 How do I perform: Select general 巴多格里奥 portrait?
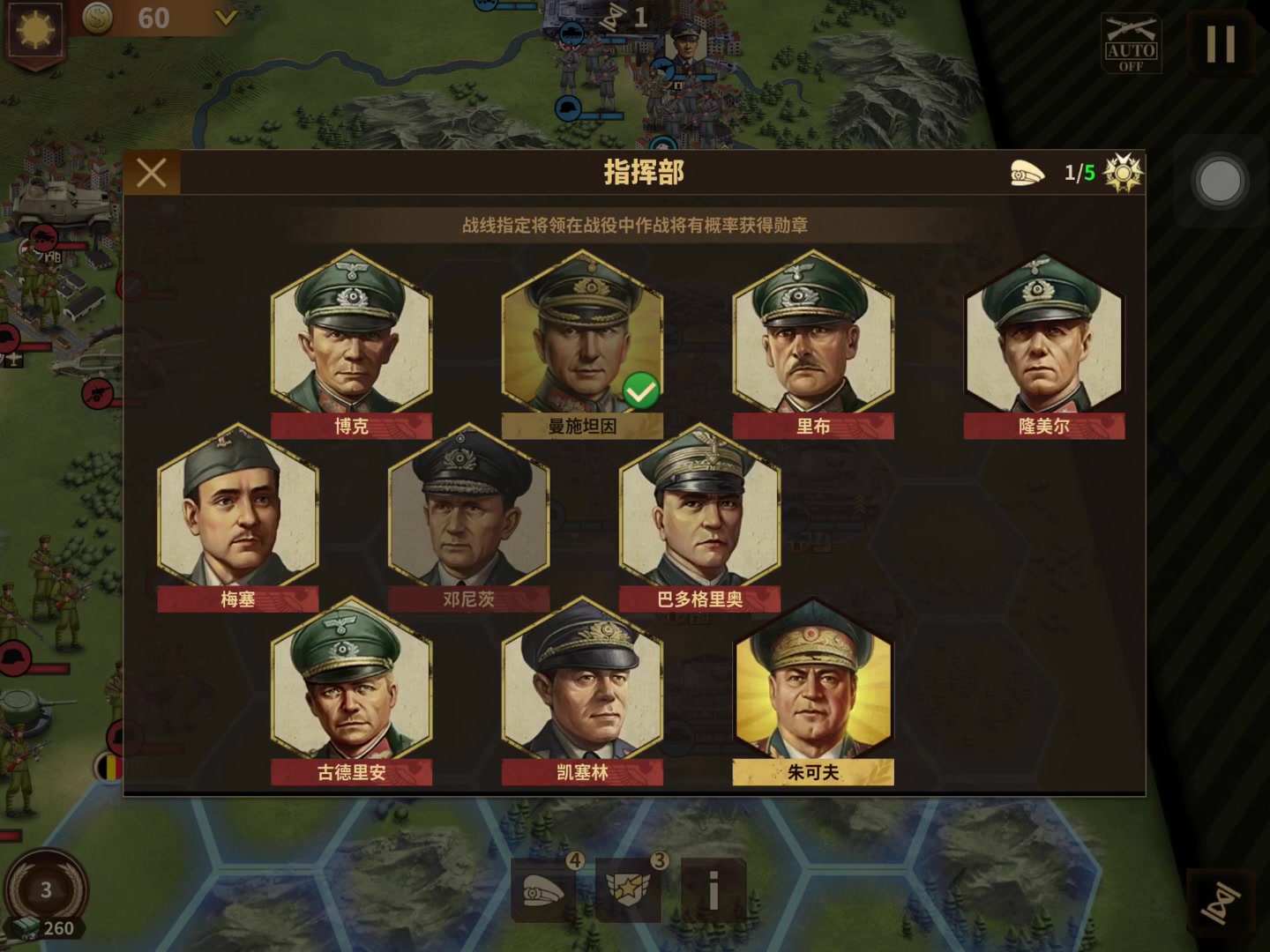coord(700,508)
